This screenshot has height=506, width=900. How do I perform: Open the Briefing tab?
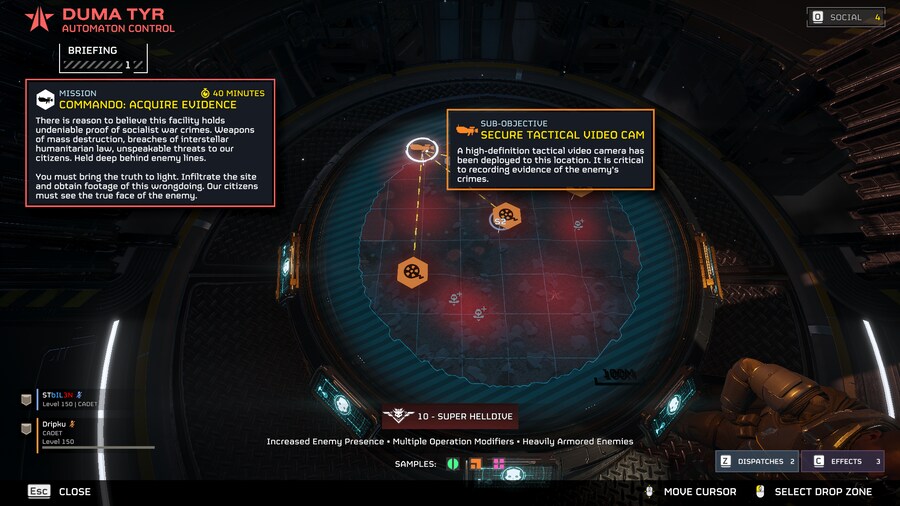click(103, 57)
